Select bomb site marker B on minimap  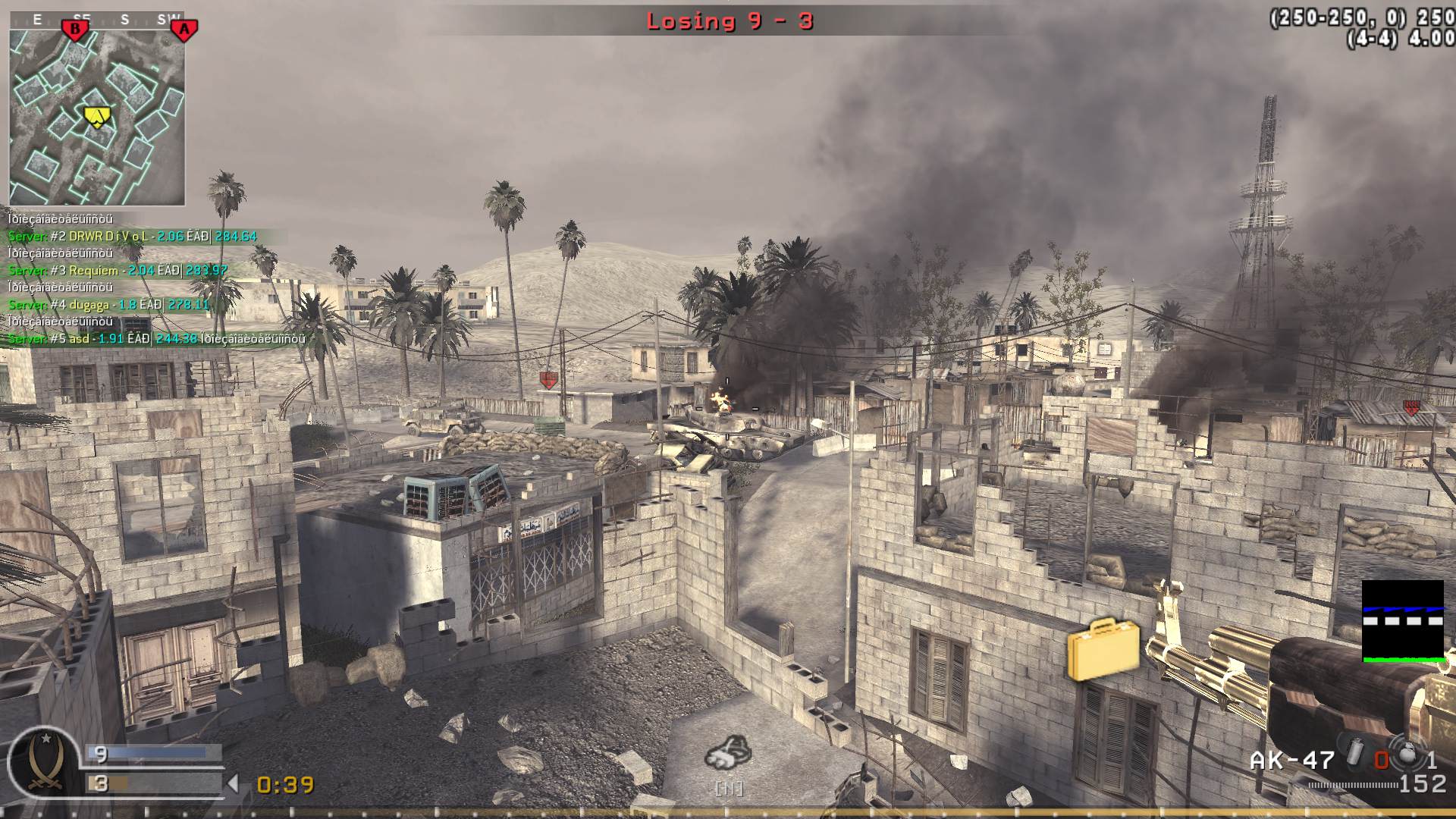(x=74, y=28)
